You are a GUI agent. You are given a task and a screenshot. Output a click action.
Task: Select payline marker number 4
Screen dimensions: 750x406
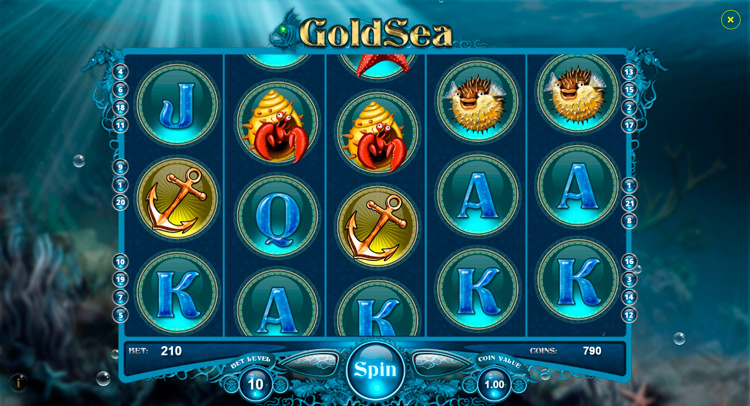click(x=120, y=72)
